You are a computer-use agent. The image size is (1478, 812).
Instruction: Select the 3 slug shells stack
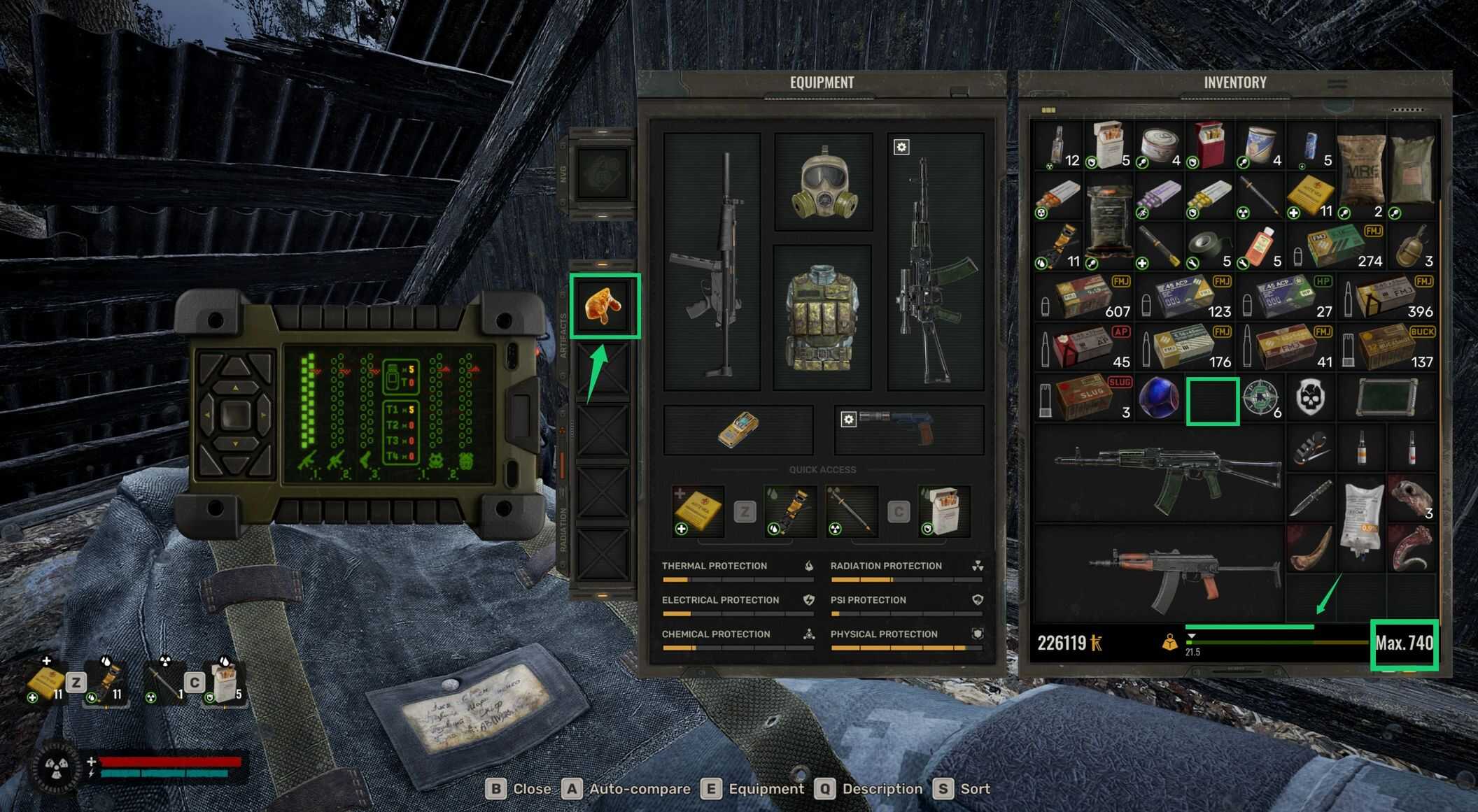pyautogui.click(x=1084, y=397)
